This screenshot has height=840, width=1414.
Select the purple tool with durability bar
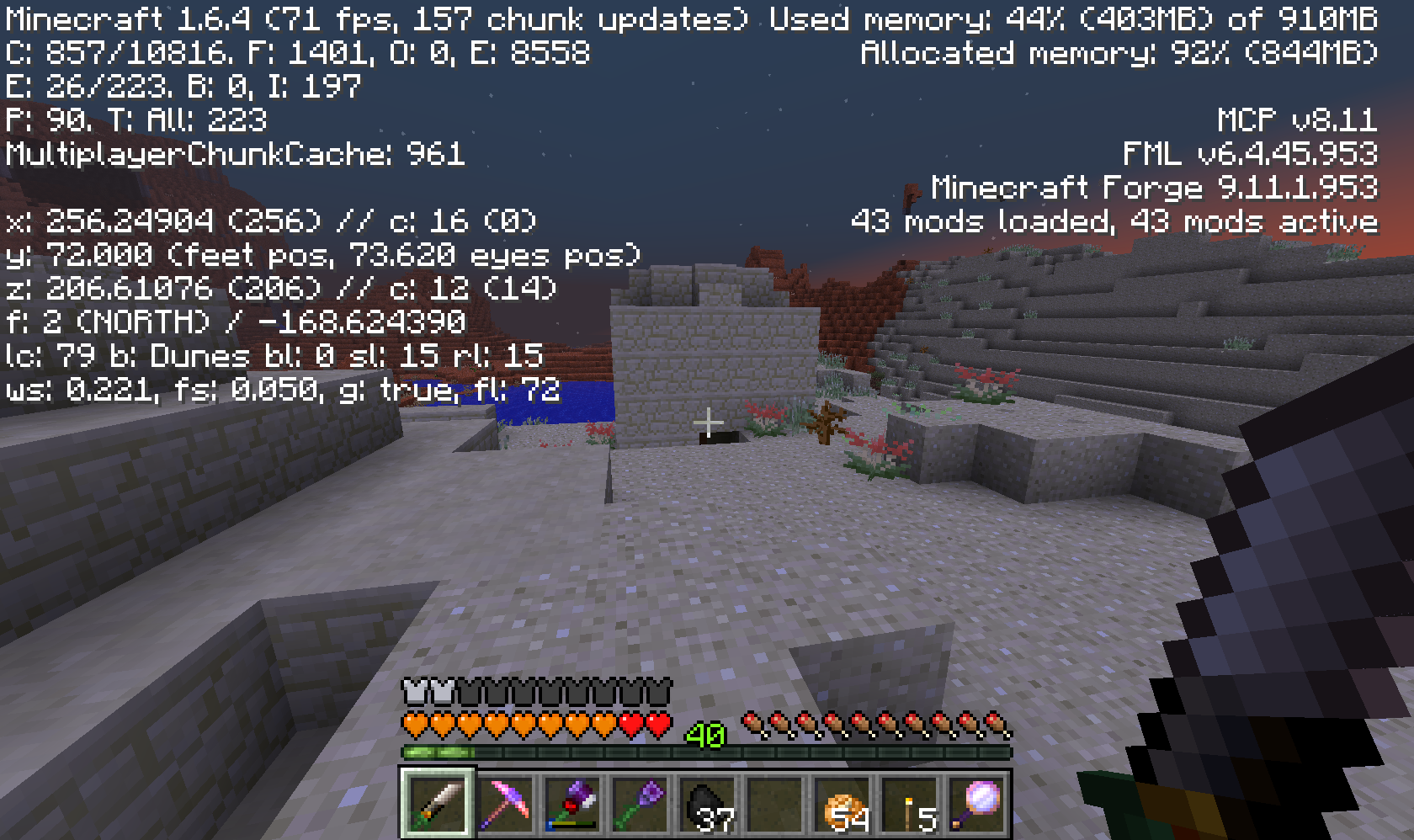pos(572,804)
